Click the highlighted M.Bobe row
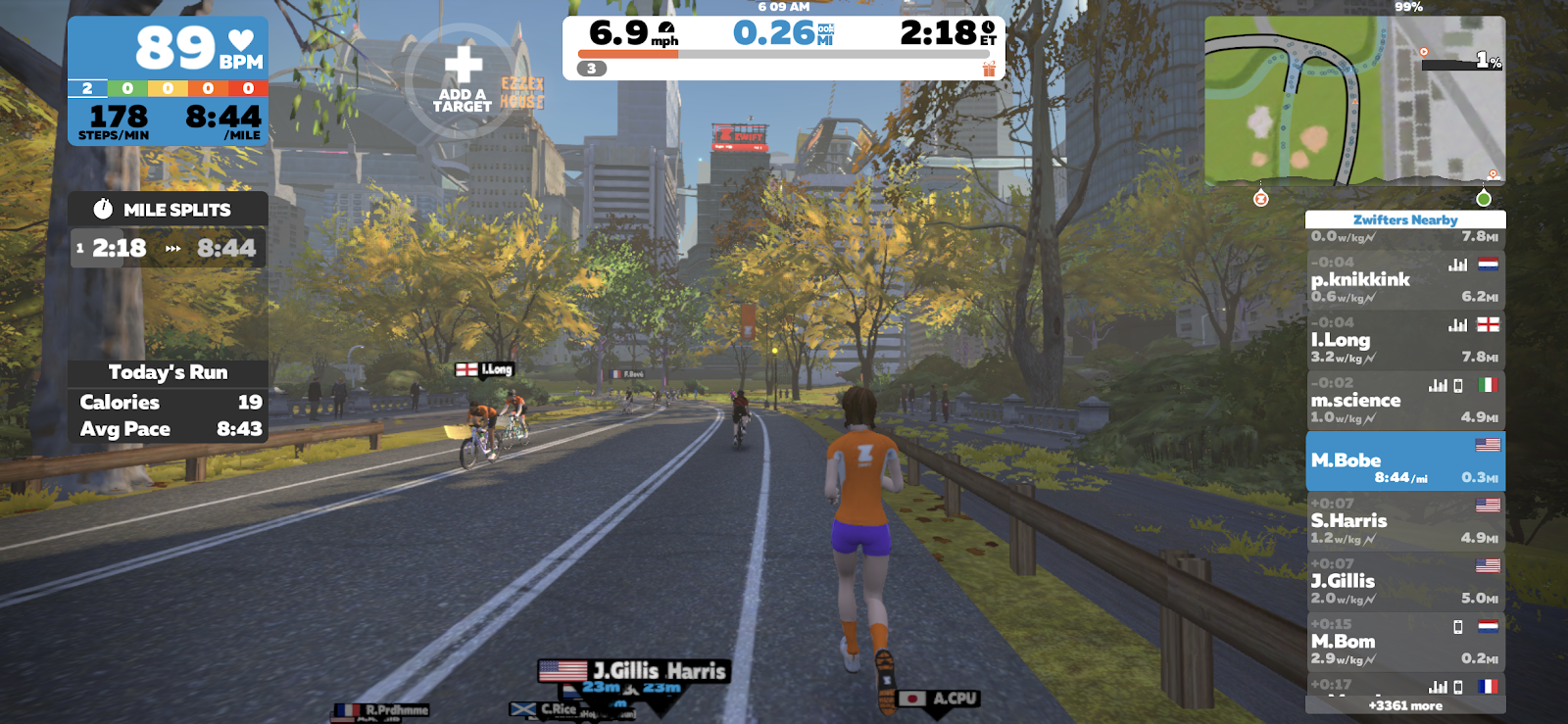Image resolution: width=1568 pixels, height=724 pixels. (1404, 461)
